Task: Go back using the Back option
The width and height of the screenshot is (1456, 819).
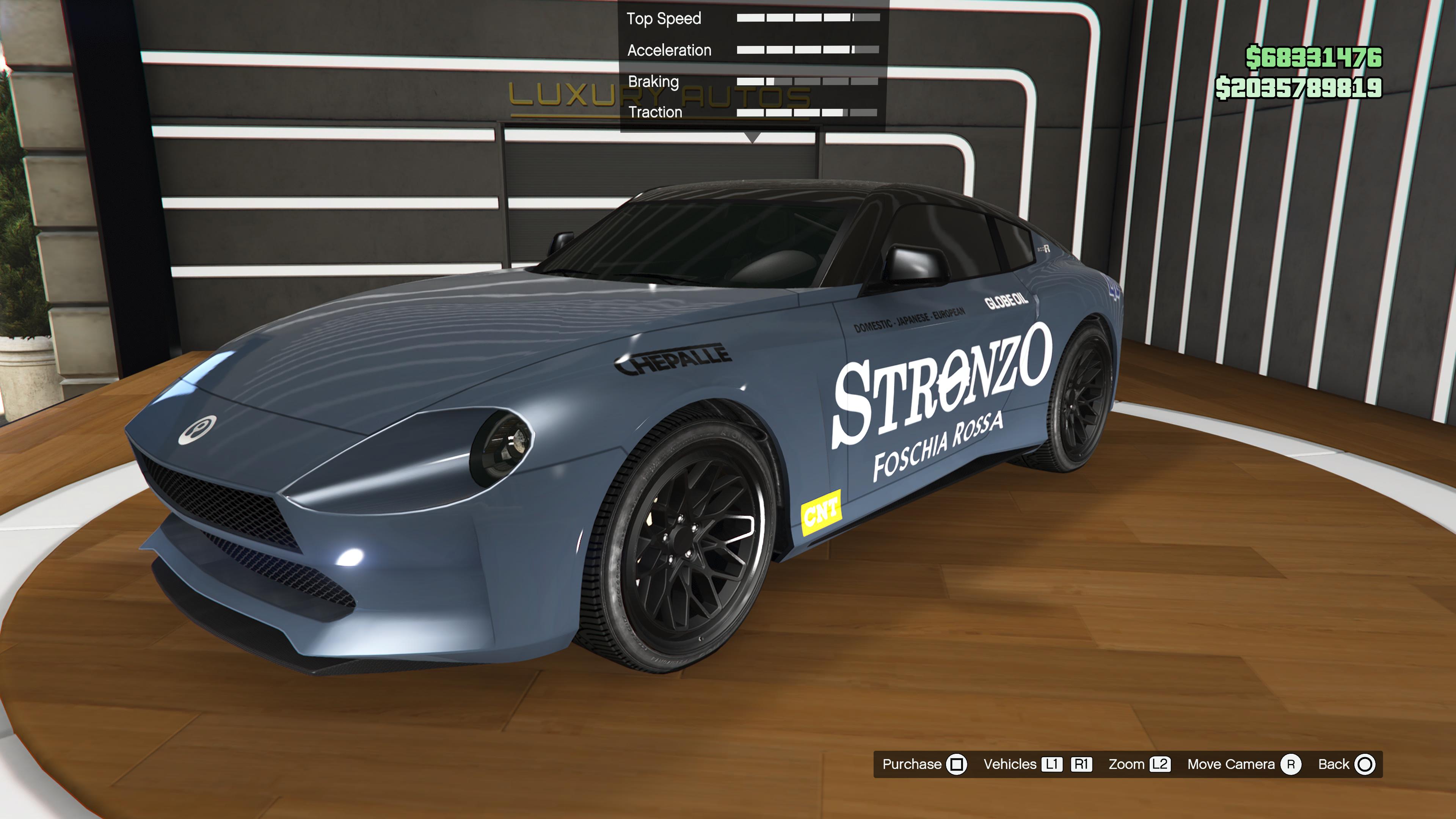Action: pyautogui.click(x=1346, y=764)
